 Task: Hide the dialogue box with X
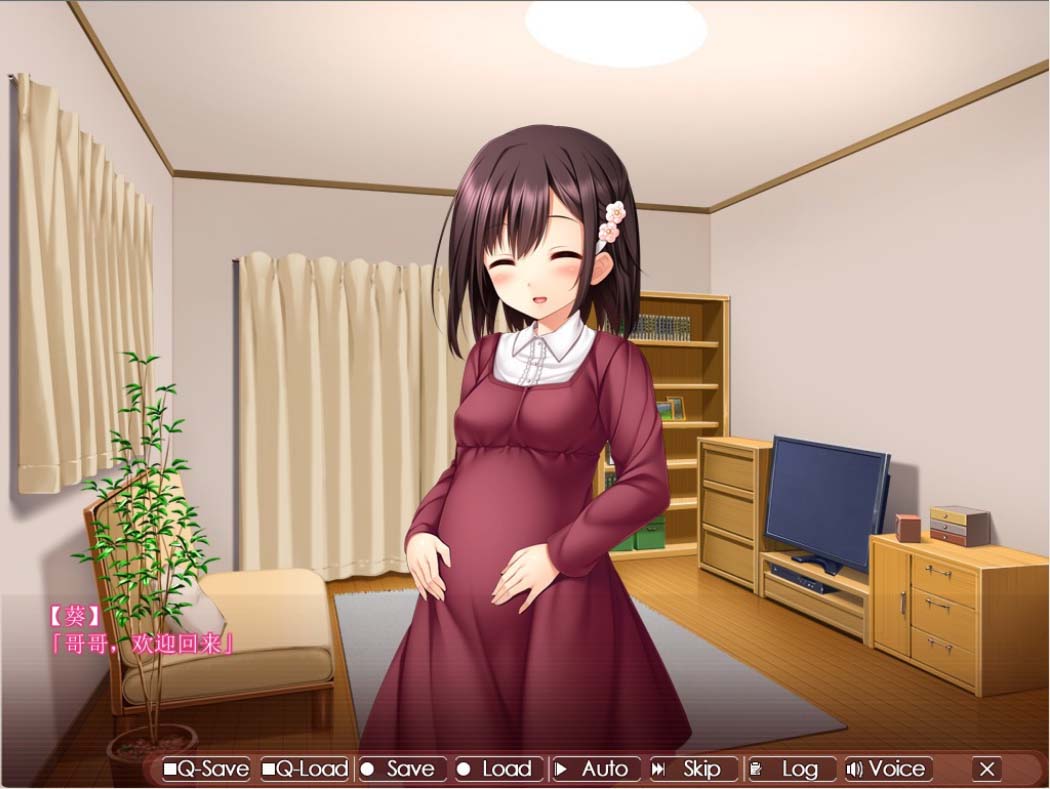point(987,769)
